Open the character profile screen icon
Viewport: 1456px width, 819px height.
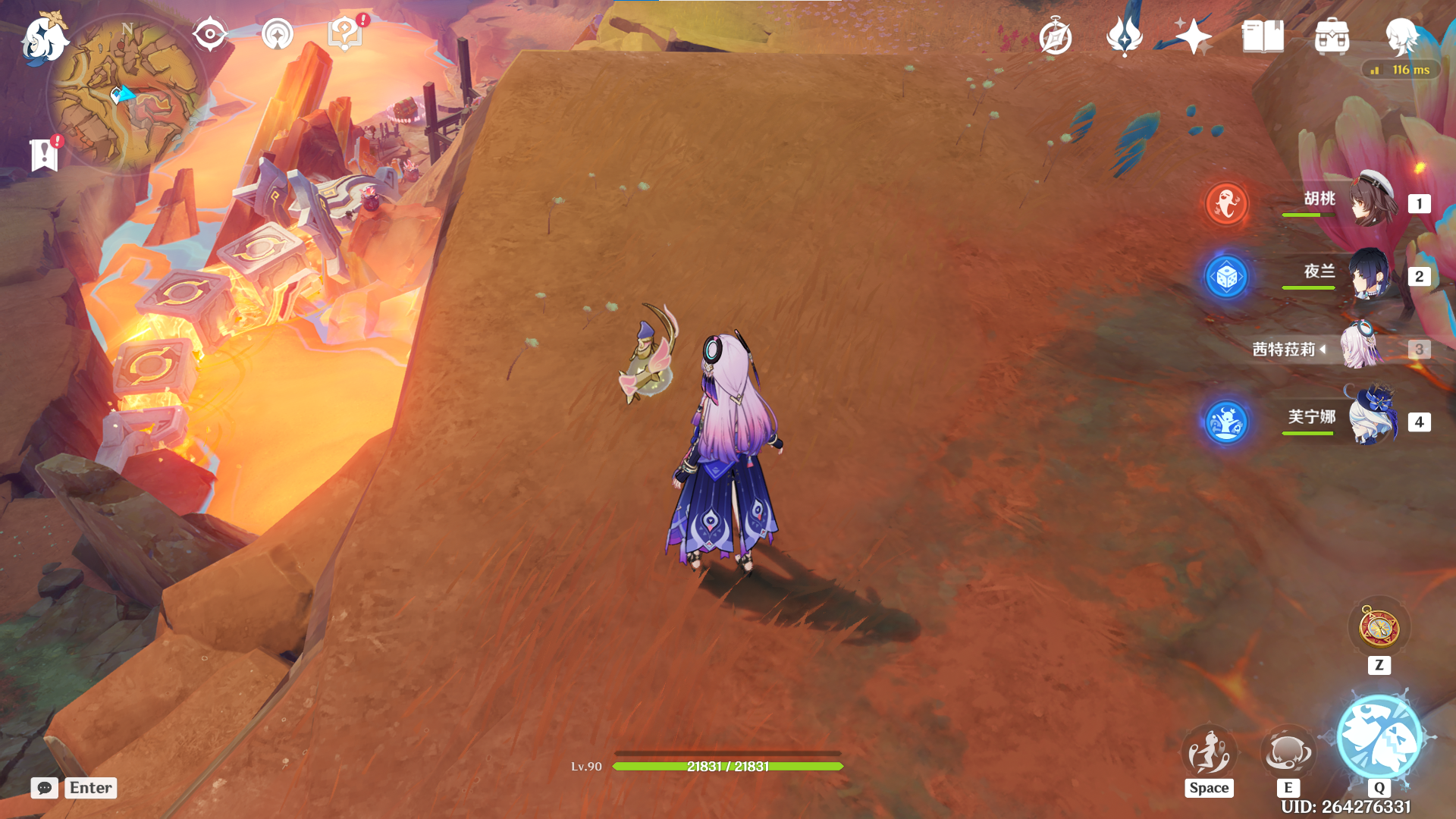1401,36
